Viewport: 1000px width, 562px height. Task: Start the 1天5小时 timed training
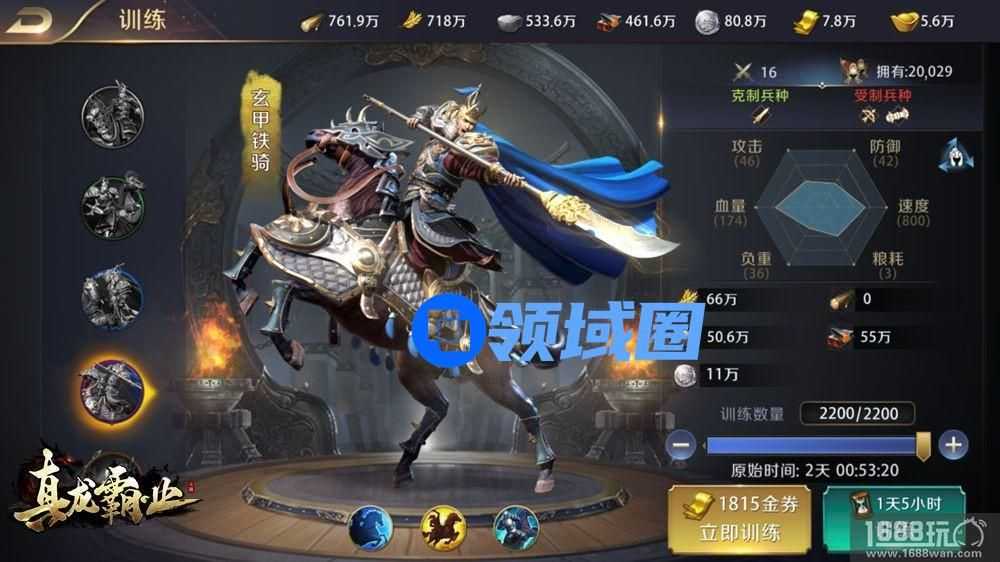click(x=893, y=518)
